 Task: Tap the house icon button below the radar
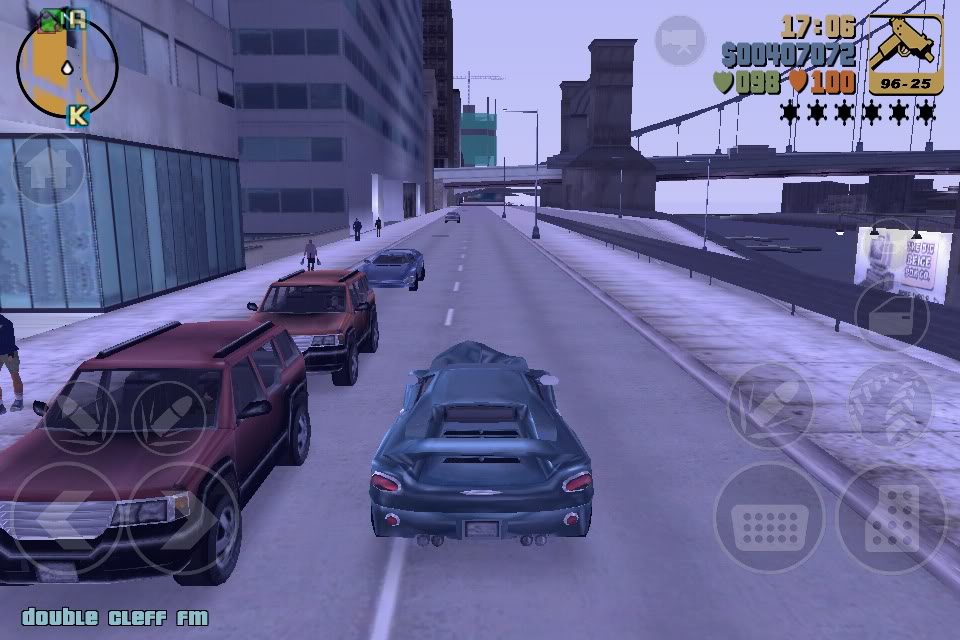pyautogui.click(x=48, y=170)
